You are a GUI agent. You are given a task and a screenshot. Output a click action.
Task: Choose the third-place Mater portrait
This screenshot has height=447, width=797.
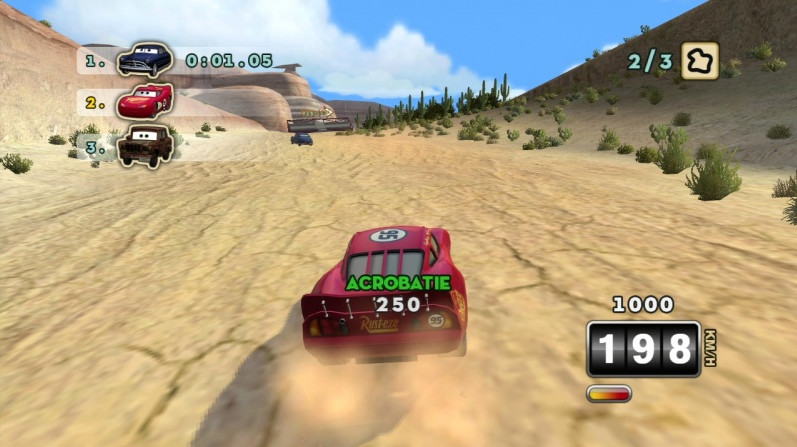pyautogui.click(x=145, y=145)
